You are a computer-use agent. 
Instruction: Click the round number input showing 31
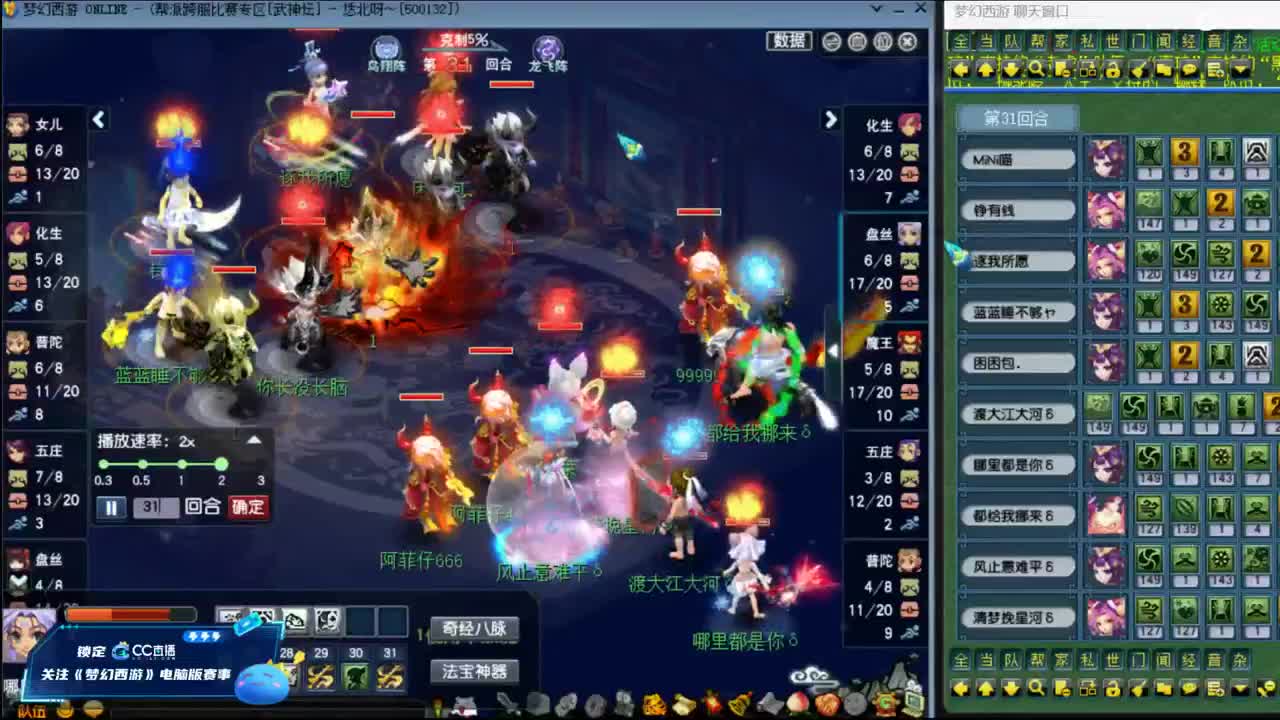(156, 507)
